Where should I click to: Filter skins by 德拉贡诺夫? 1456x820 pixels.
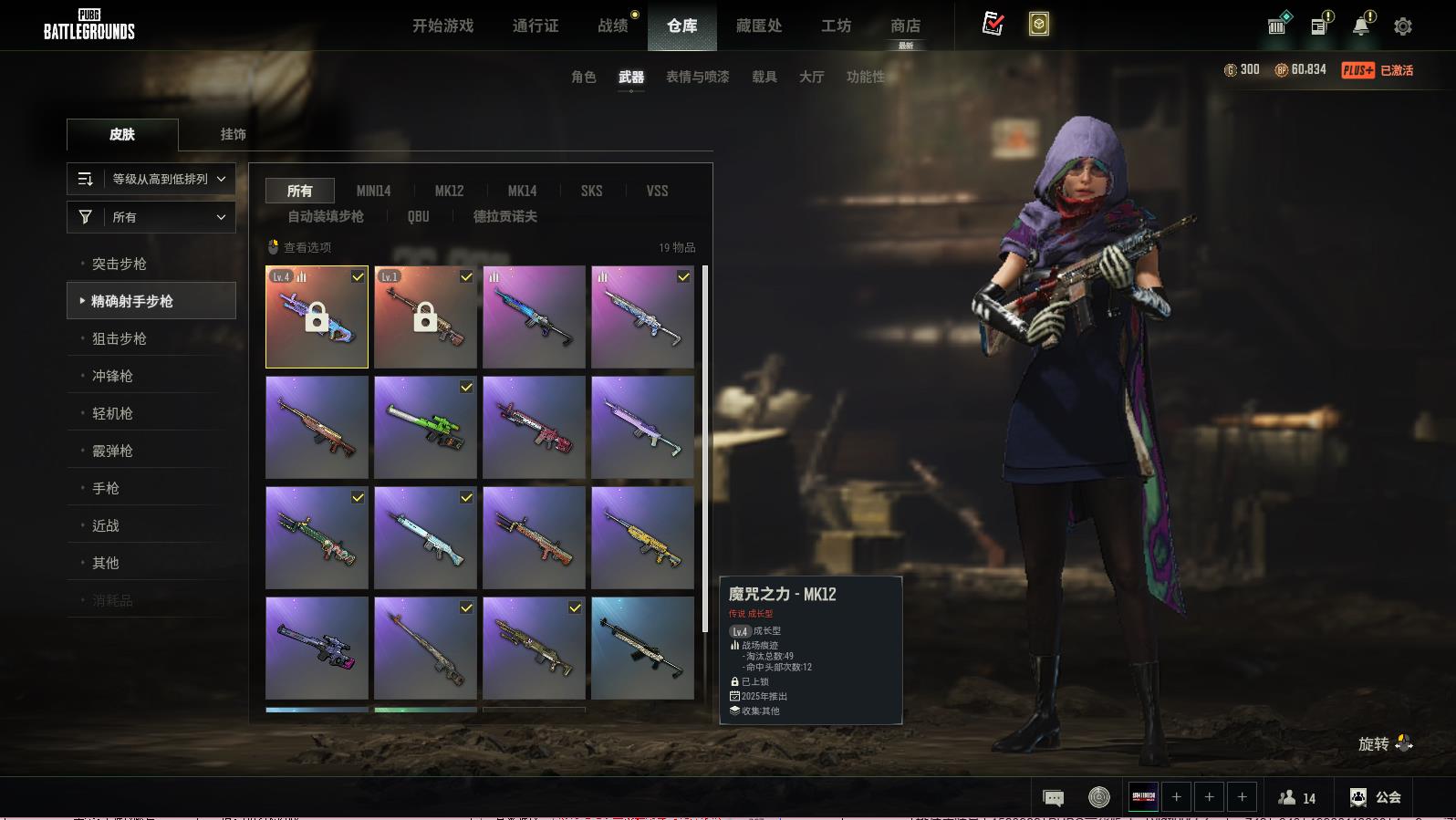coord(504,216)
